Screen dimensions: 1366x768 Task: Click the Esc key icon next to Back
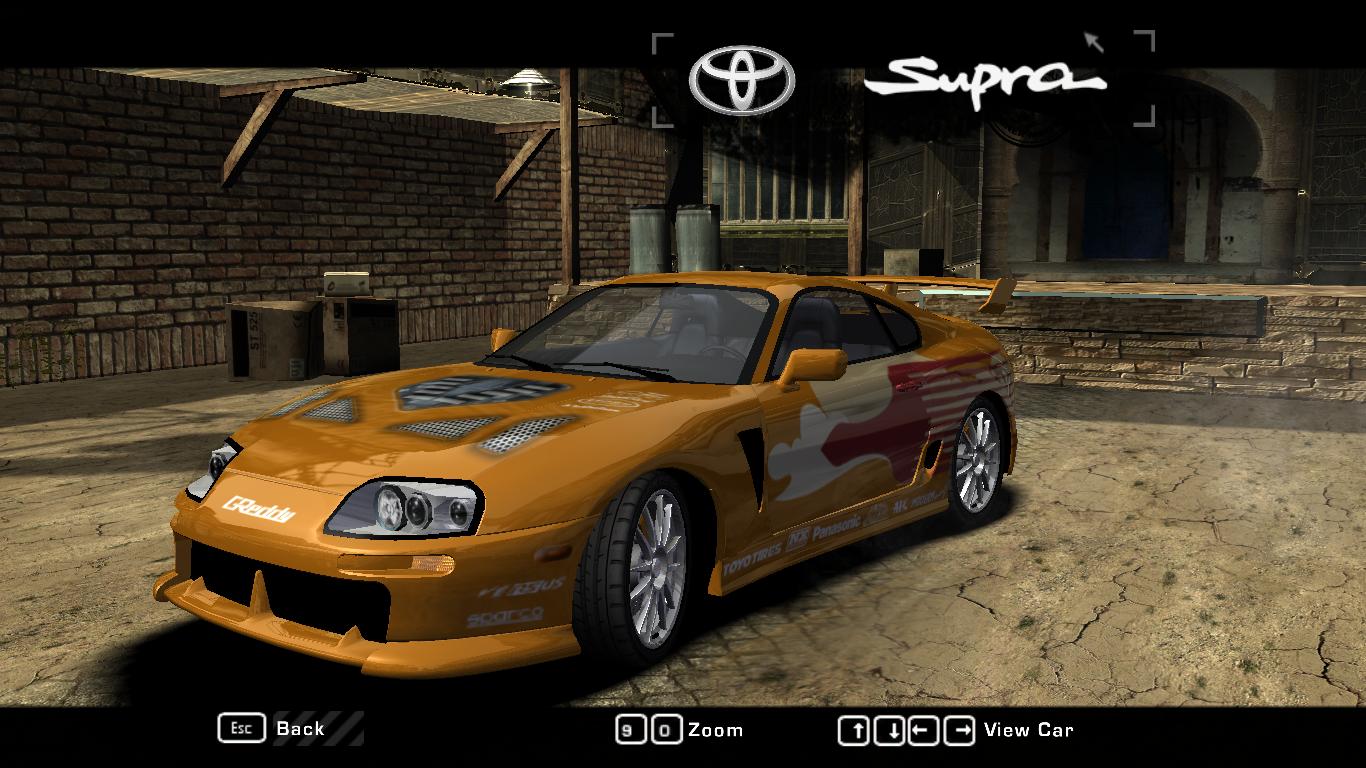coord(240,729)
